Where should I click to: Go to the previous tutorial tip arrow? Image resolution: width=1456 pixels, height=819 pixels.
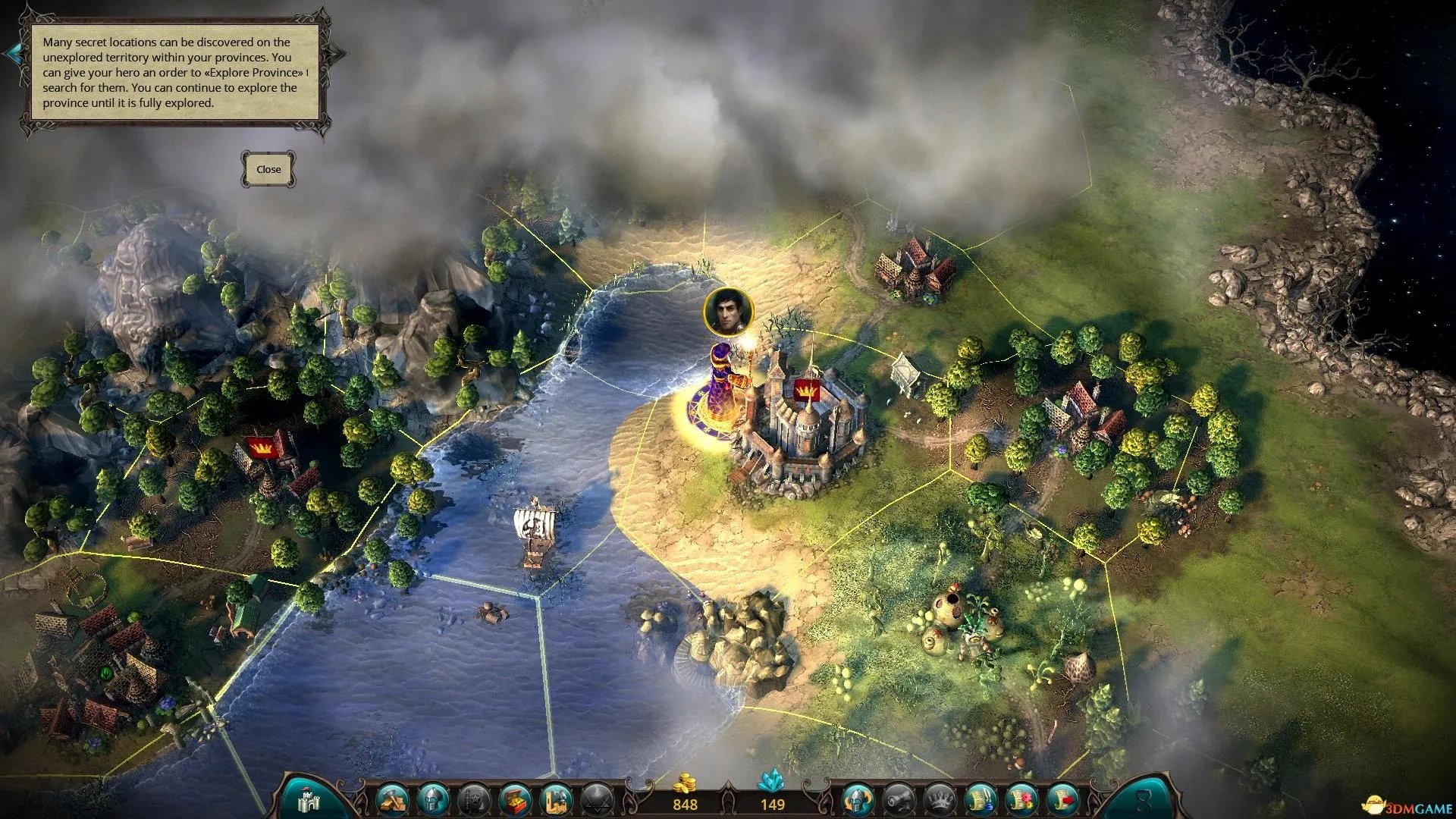[13, 54]
